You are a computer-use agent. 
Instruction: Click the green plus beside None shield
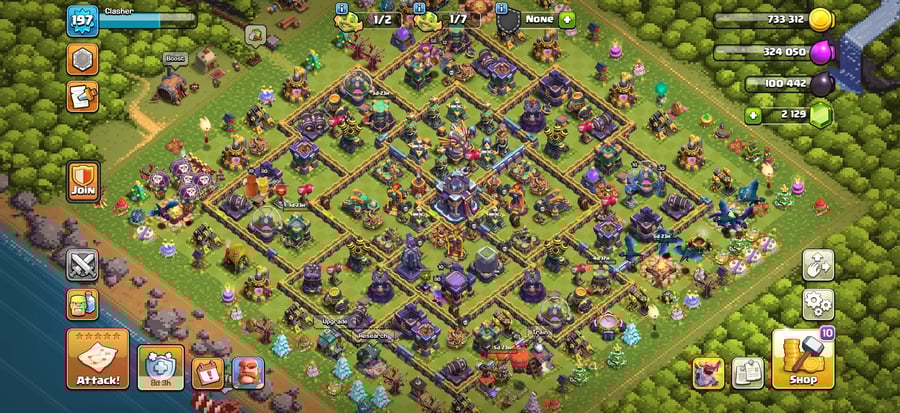pyautogui.click(x=567, y=19)
